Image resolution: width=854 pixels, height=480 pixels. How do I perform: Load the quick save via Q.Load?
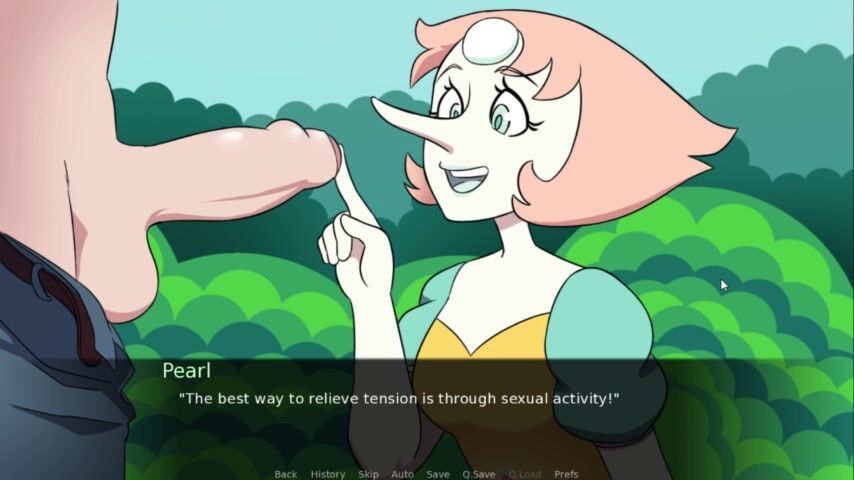tap(524, 474)
